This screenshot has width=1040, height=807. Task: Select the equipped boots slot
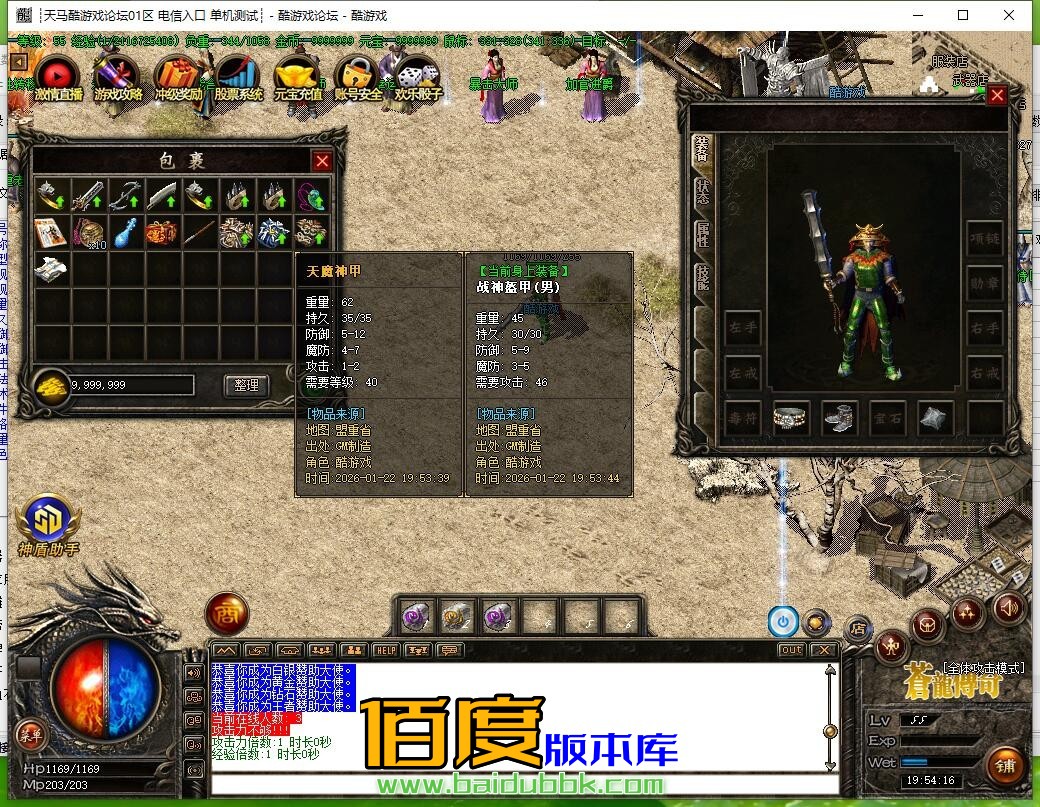[839, 419]
